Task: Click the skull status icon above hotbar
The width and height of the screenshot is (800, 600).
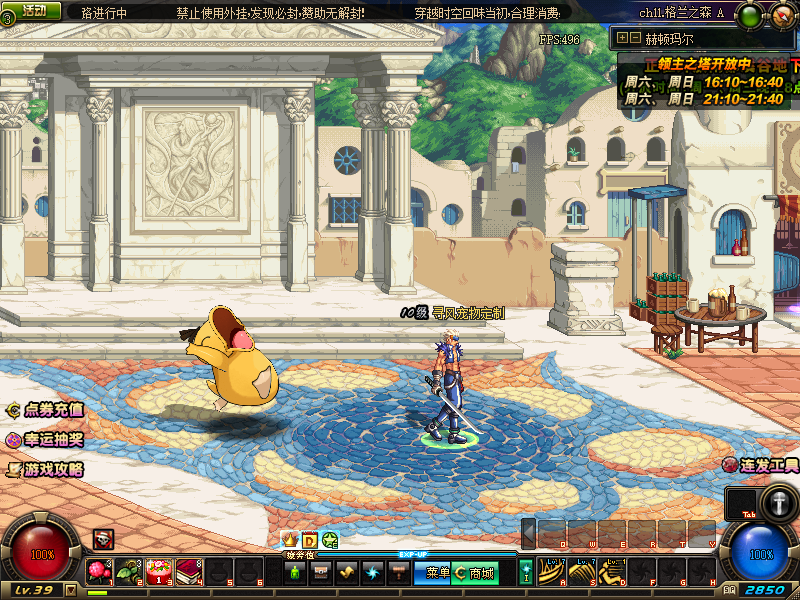Action: point(103,539)
